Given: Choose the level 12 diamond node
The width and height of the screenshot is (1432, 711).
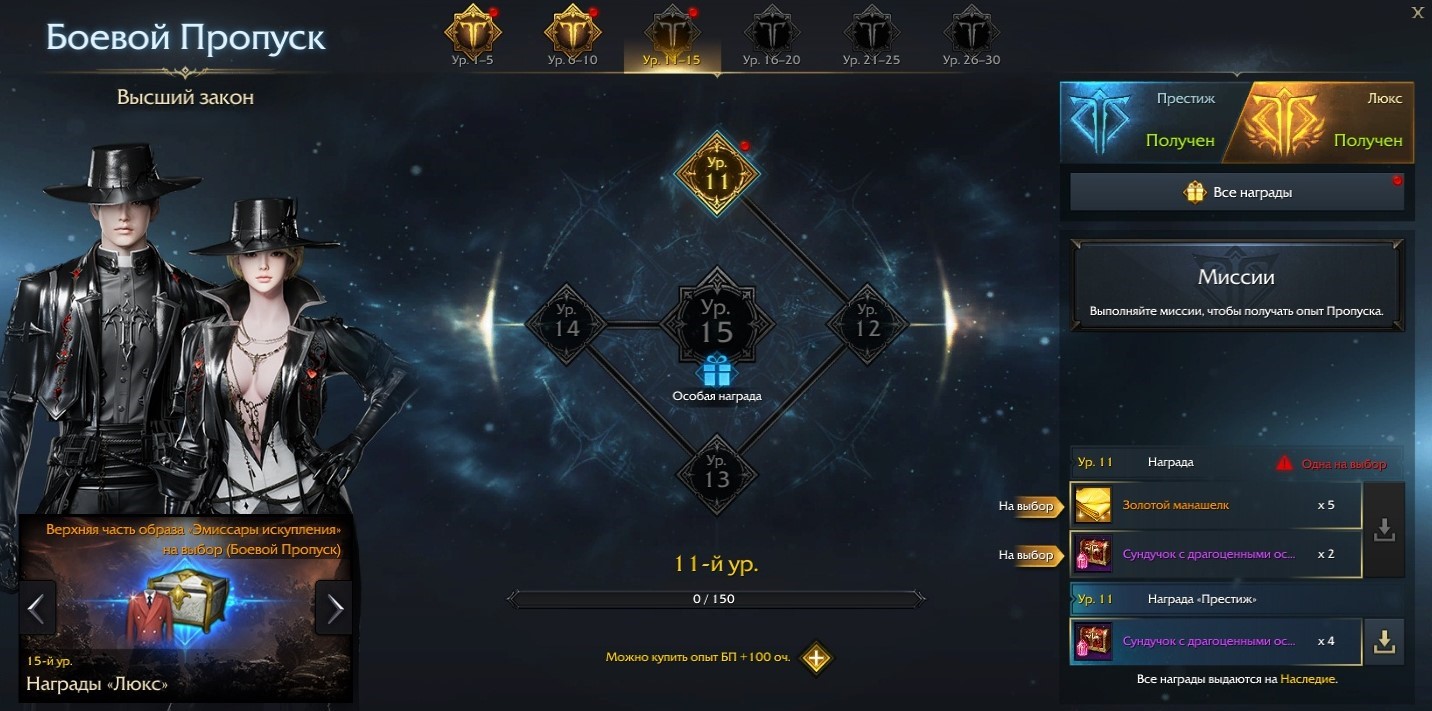Looking at the screenshot, I should [867, 323].
